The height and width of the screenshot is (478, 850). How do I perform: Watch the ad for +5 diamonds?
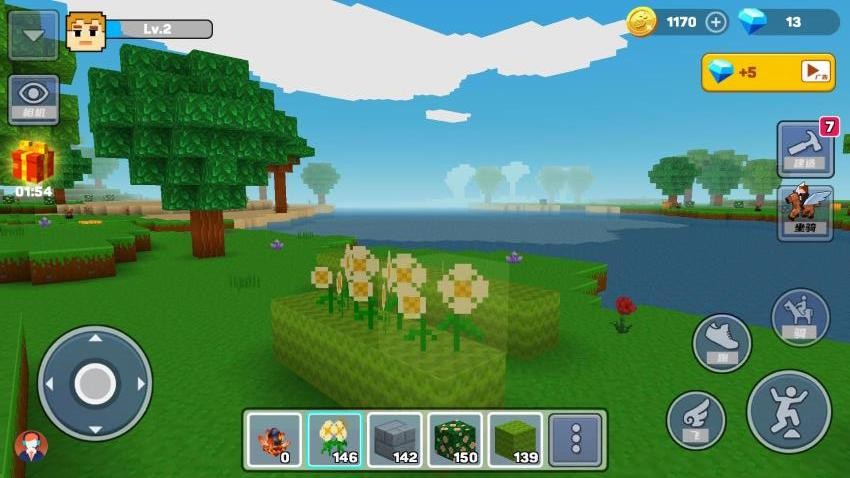tap(768, 72)
